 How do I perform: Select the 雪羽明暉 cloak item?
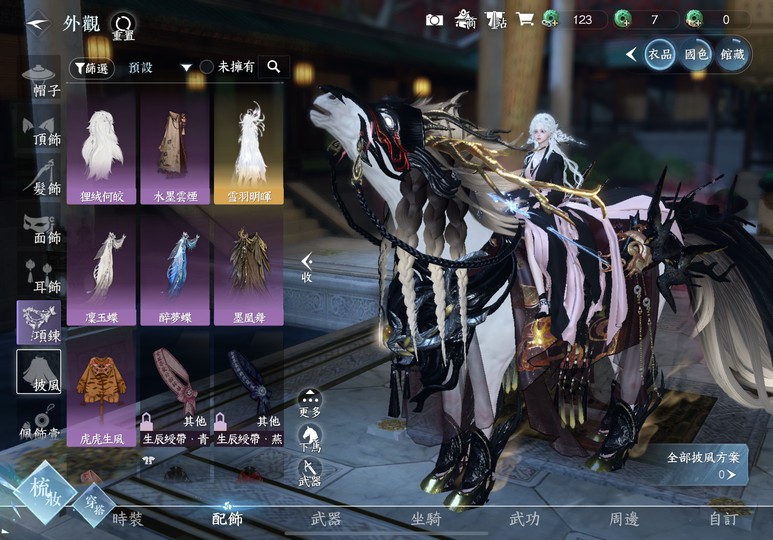pyautogui.click(x=248, y=150)
